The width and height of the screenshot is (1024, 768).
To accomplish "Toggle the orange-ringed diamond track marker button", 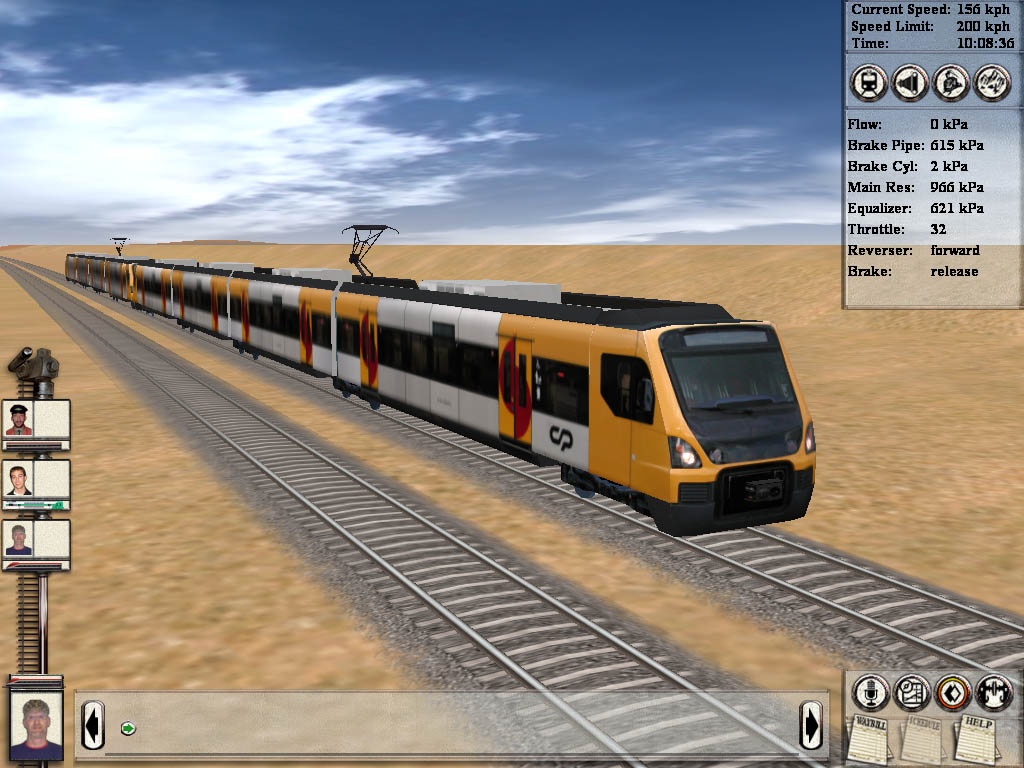I will click(x=952, y=692).
